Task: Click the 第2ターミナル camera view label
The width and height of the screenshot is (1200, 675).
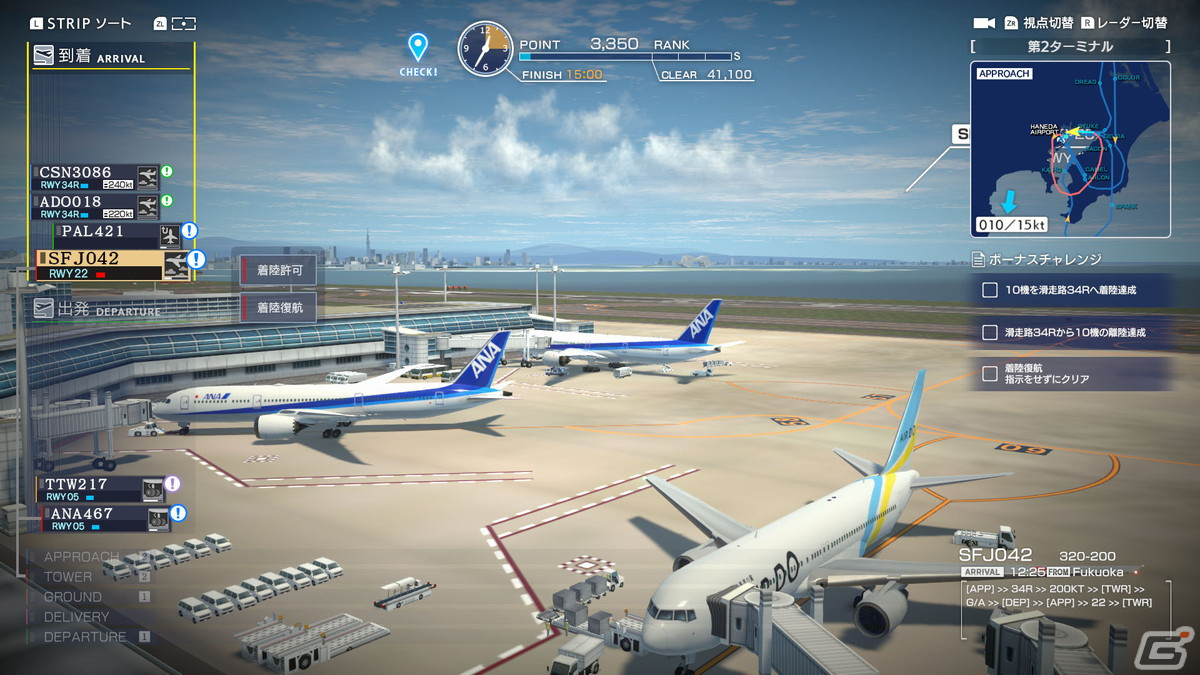Action: coord(1069,46)
